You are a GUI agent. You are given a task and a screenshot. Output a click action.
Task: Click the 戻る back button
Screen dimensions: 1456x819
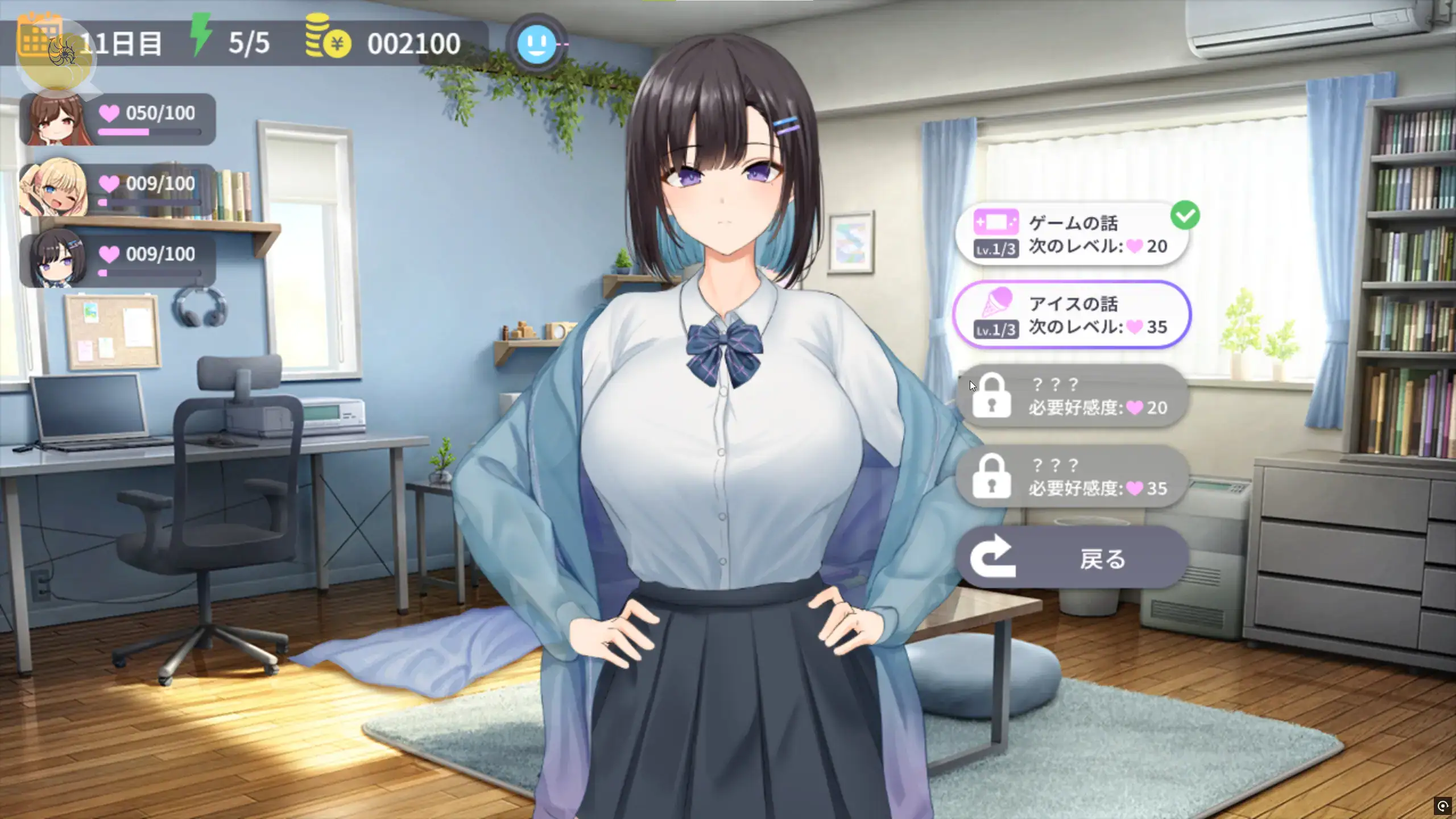click(1072, 559)
